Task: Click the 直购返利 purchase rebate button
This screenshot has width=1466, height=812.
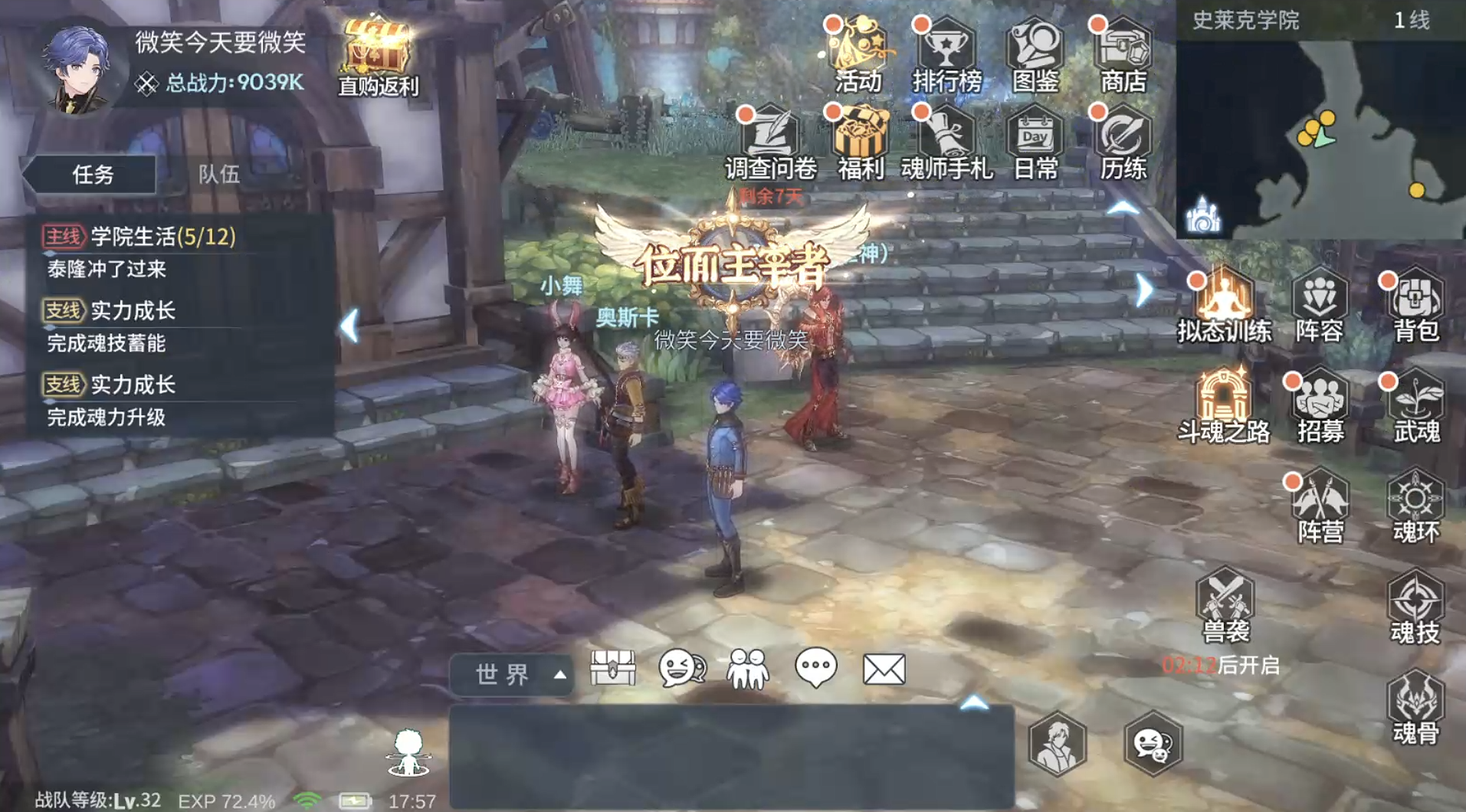Action: coord(377,50)
